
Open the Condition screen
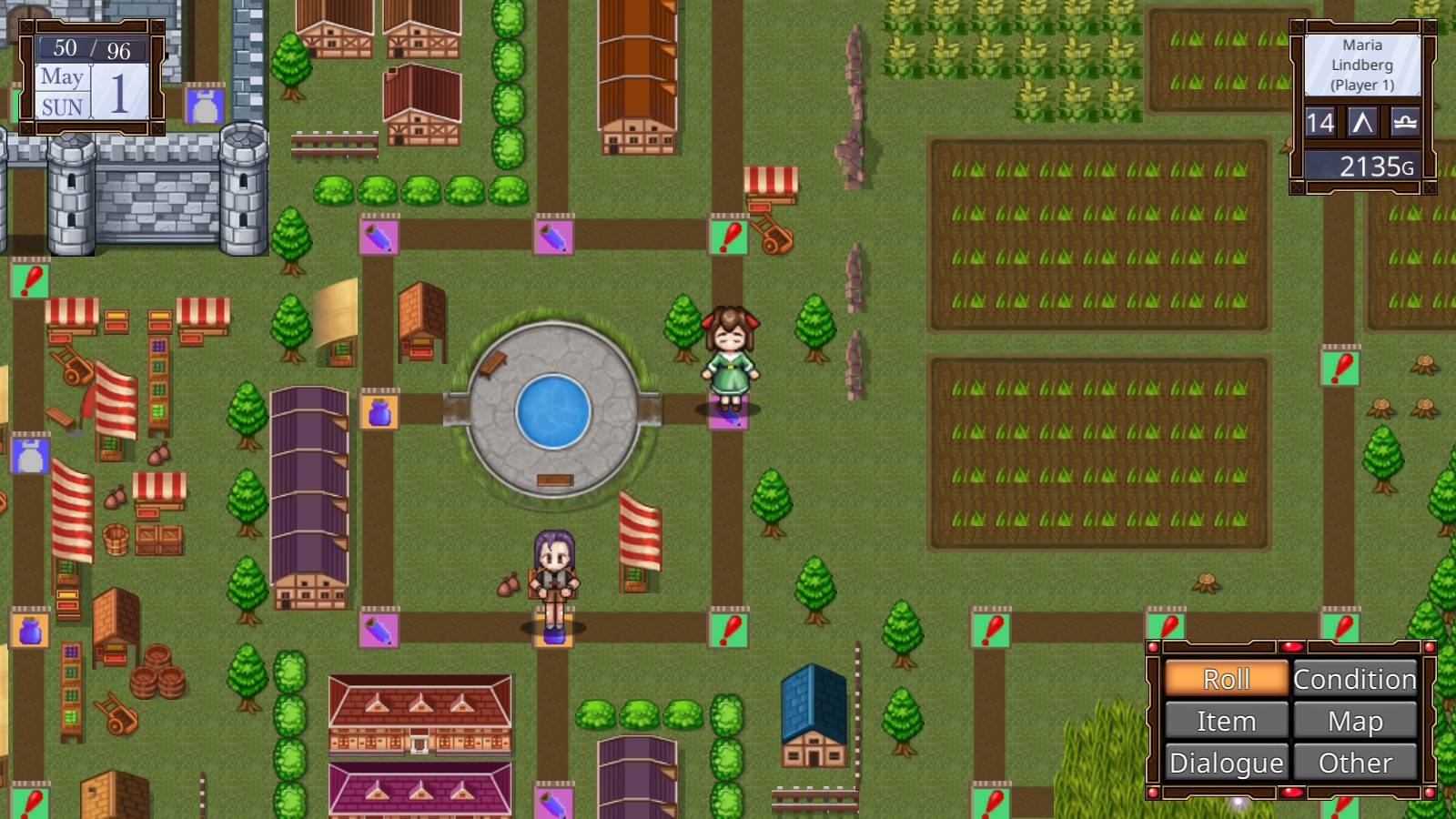click(1355, 679)
